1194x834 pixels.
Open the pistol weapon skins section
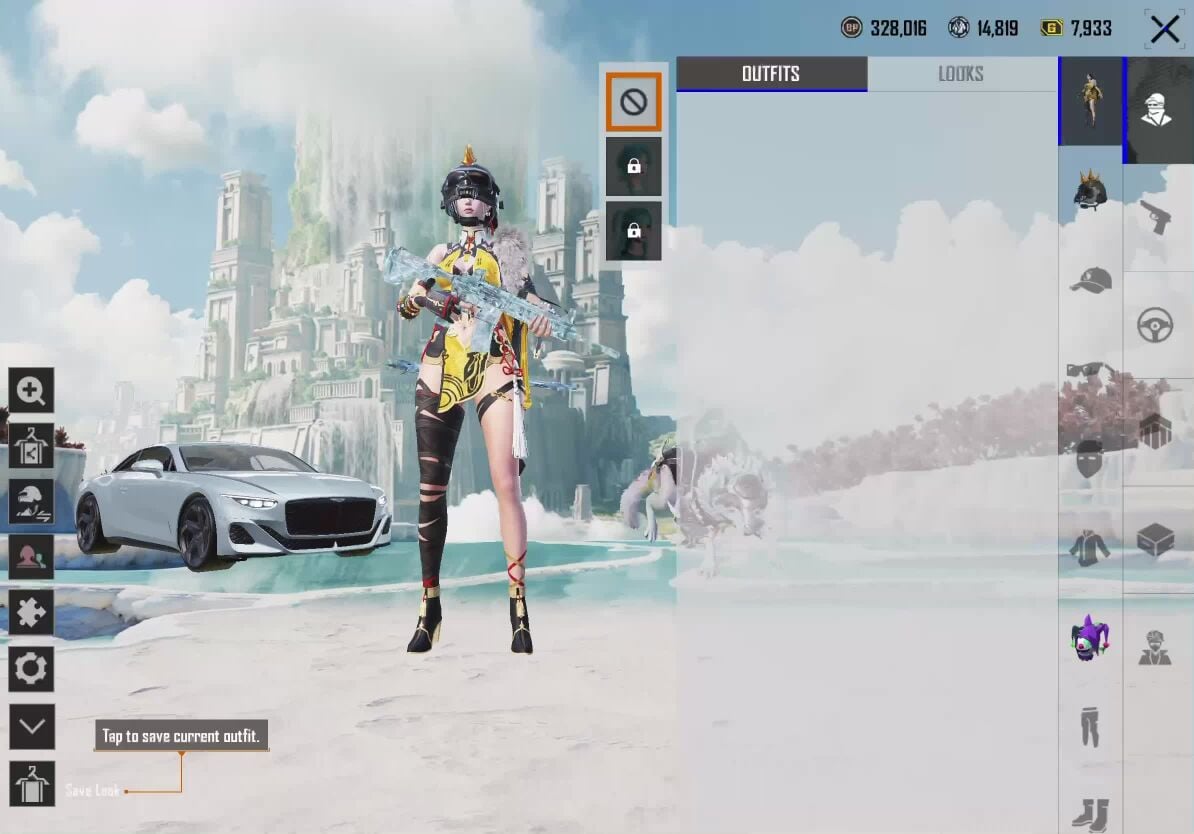(1156, 215)
